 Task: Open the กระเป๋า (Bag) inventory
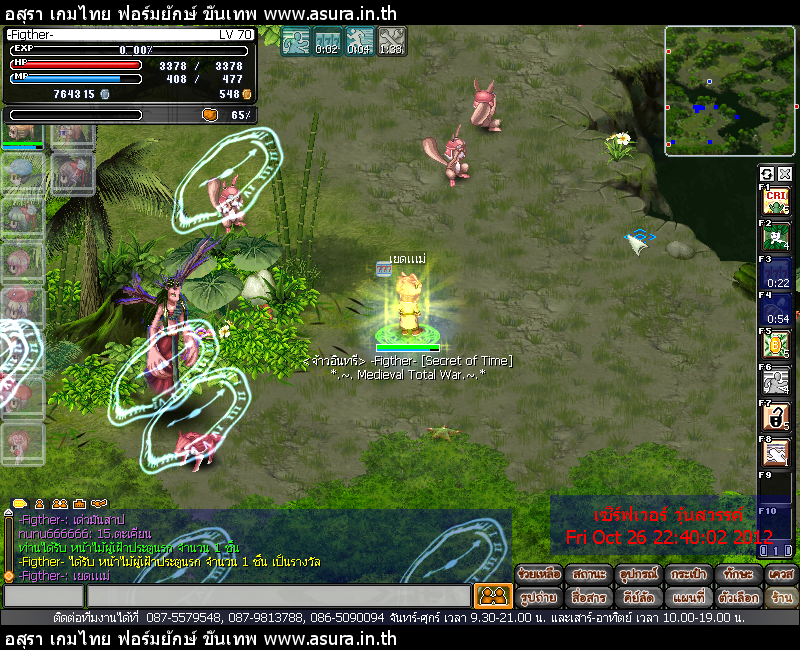(688, 575)
